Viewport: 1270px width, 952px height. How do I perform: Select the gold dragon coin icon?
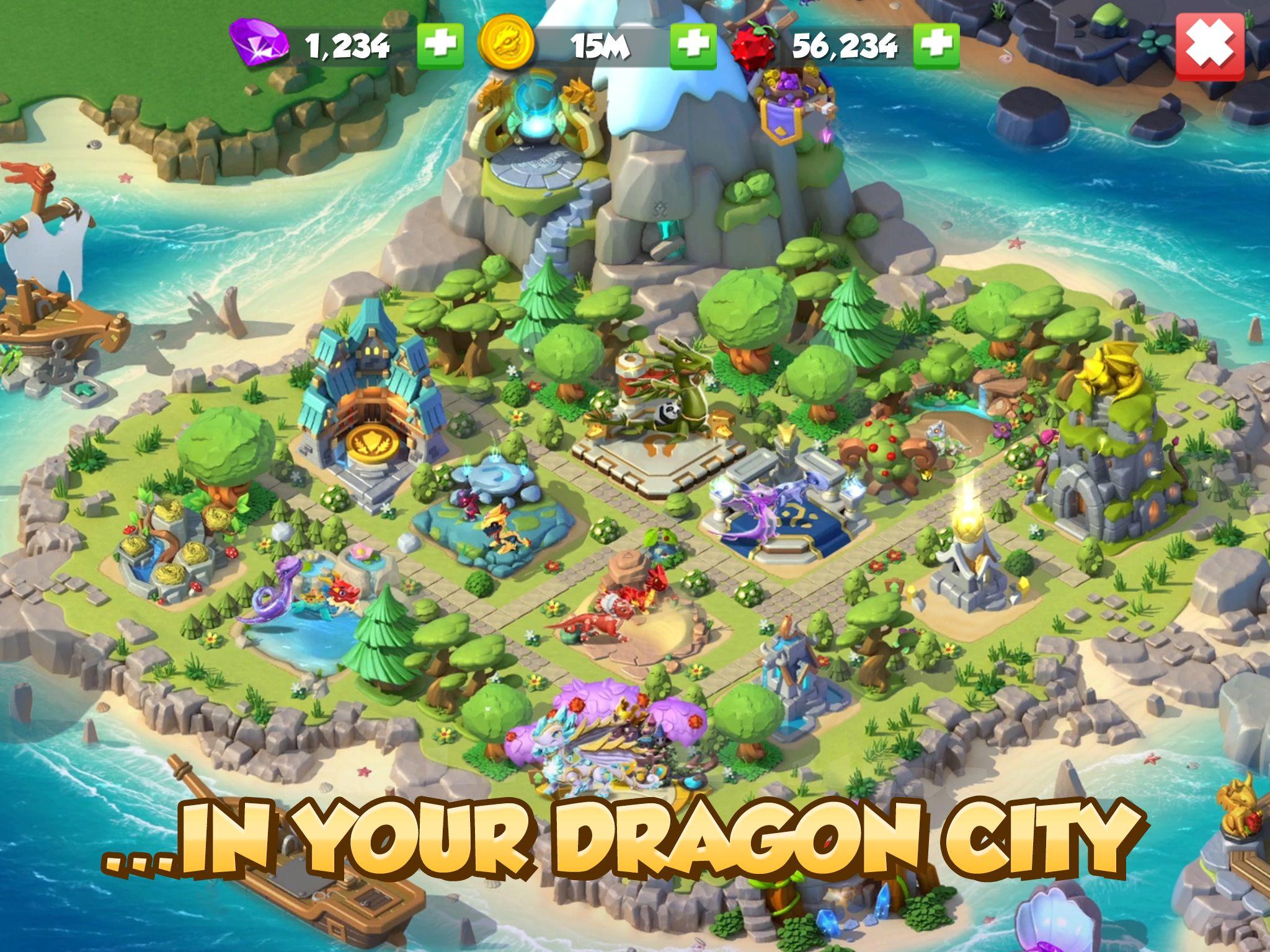[508, 43]
